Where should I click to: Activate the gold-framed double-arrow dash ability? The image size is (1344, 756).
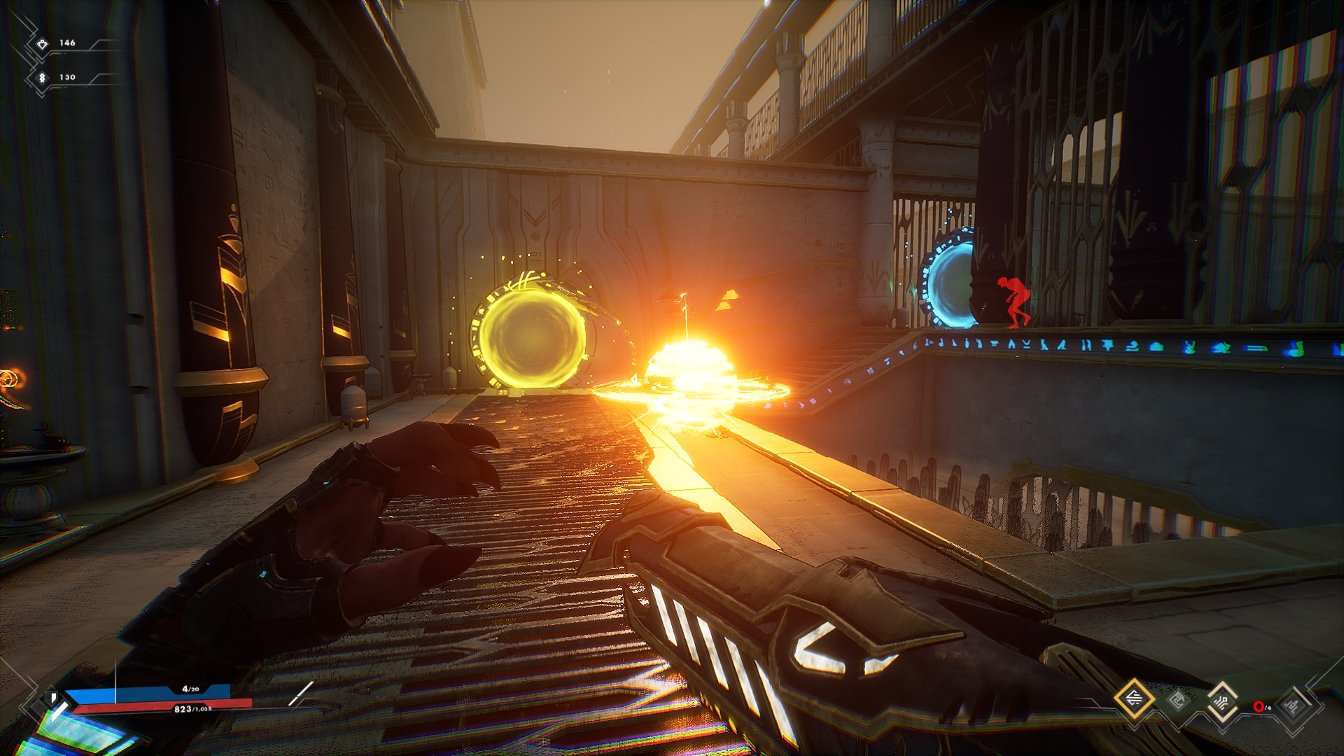[1134, 698]
